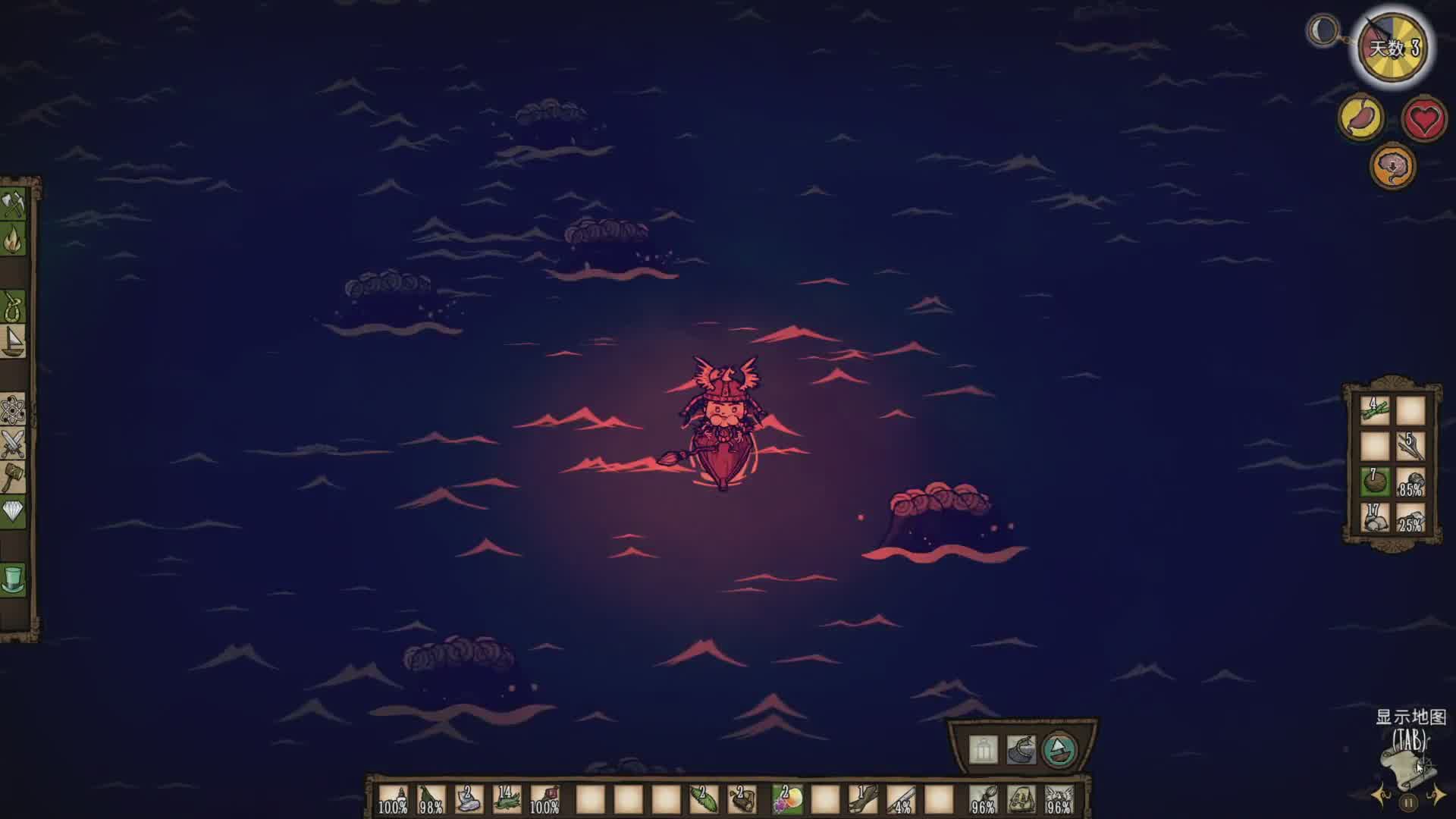Viewport: 1456px width, 819px height.
Task: Pick the coconut stack in the backpack
Action: tap(1375, 481)
